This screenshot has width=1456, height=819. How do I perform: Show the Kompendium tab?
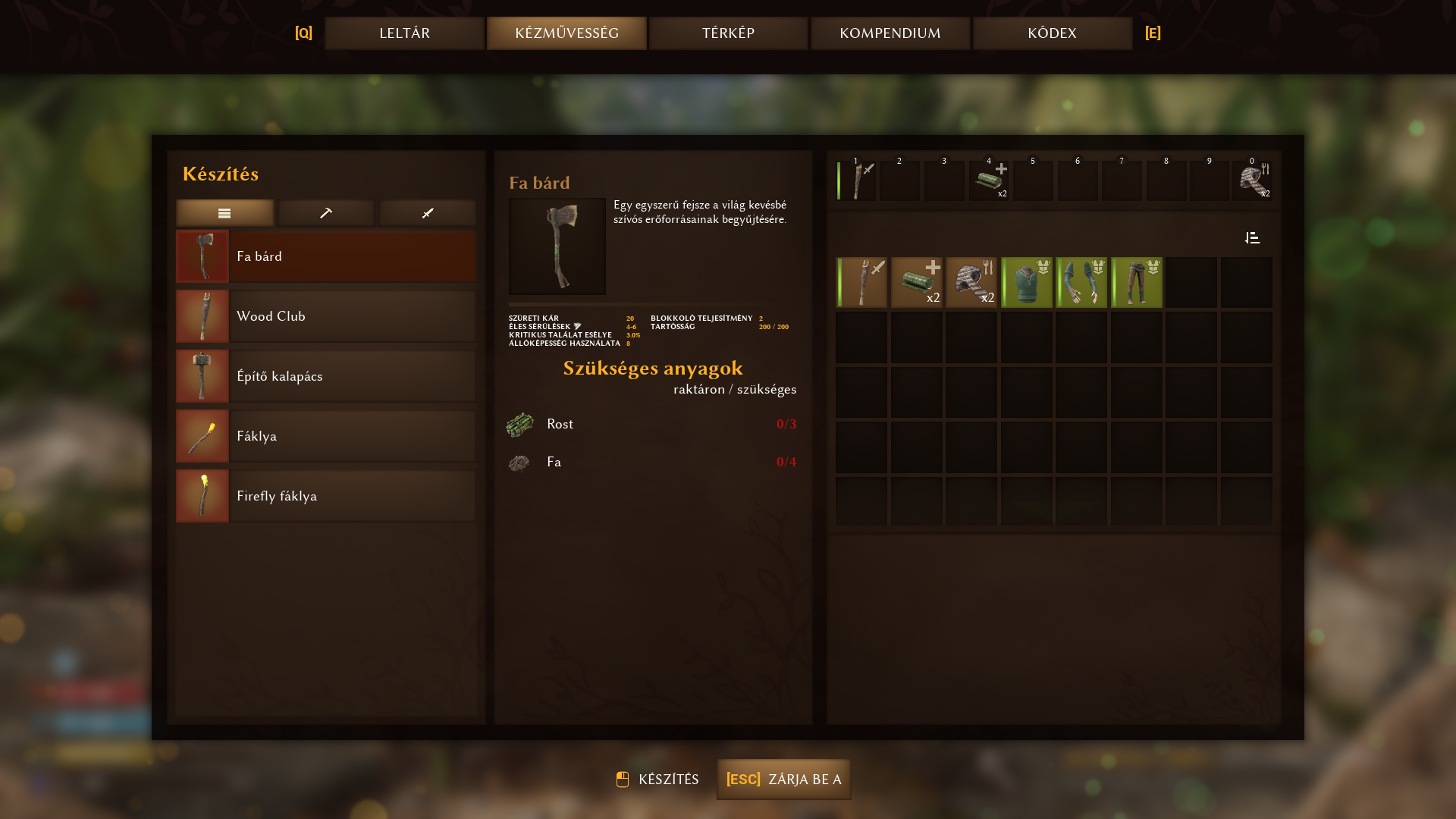(890, 33)
